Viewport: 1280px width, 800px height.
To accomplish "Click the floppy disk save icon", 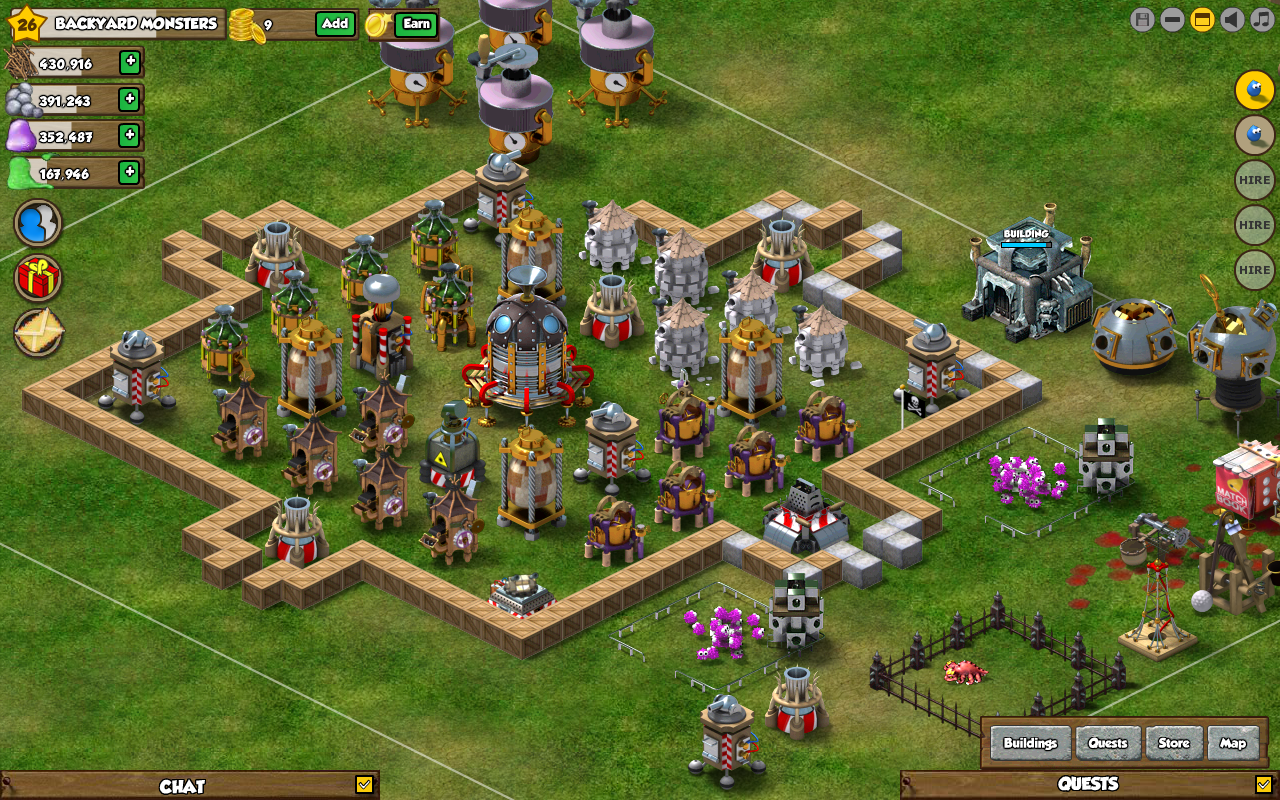I will tap(1142, 19).
